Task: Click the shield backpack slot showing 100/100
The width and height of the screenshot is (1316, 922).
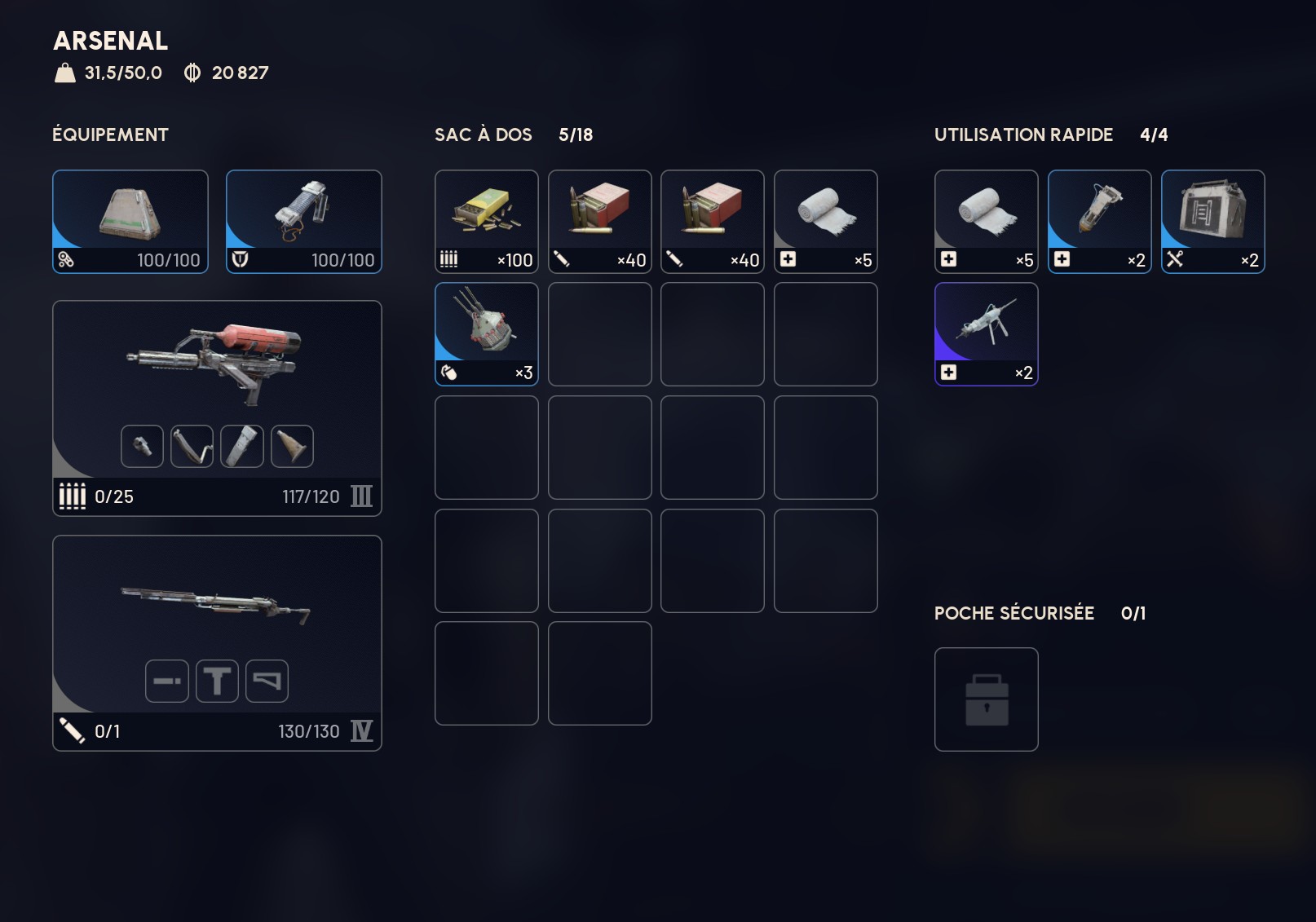Action: [304, 221]
